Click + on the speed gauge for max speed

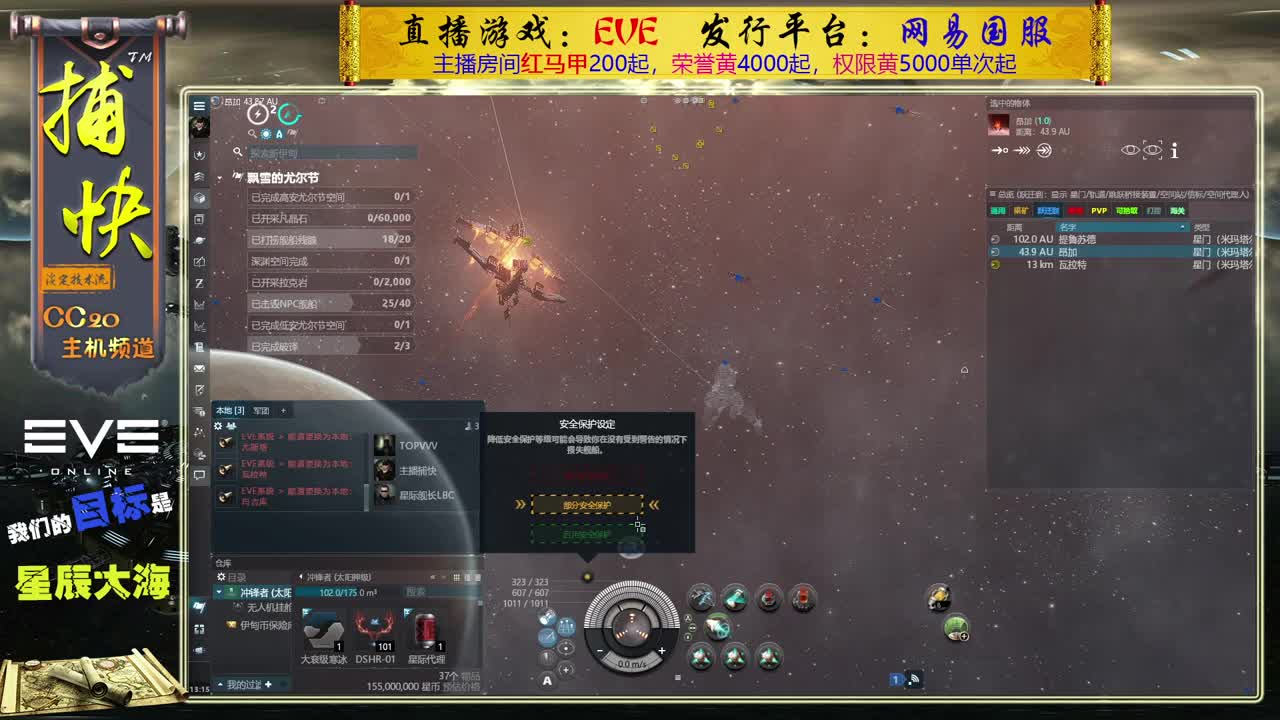[662, 651]
